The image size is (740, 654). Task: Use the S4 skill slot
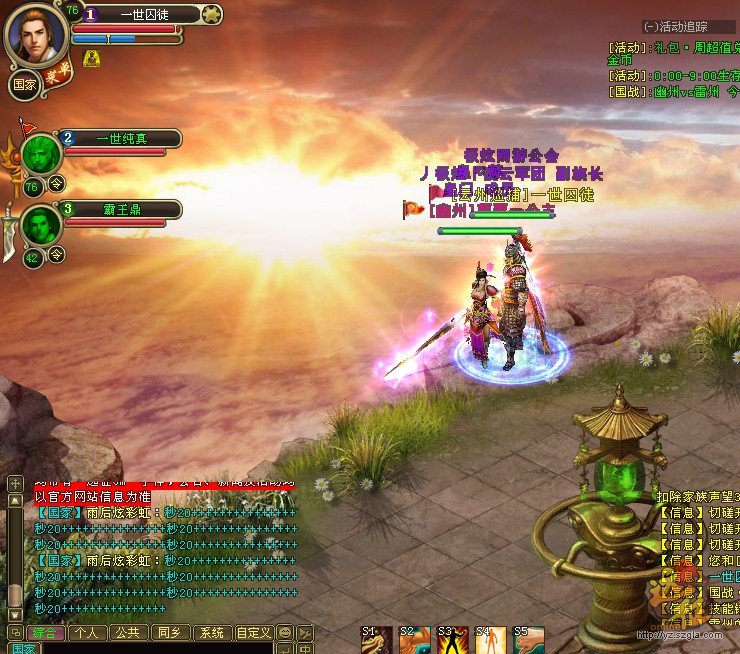tap(491, 640)
